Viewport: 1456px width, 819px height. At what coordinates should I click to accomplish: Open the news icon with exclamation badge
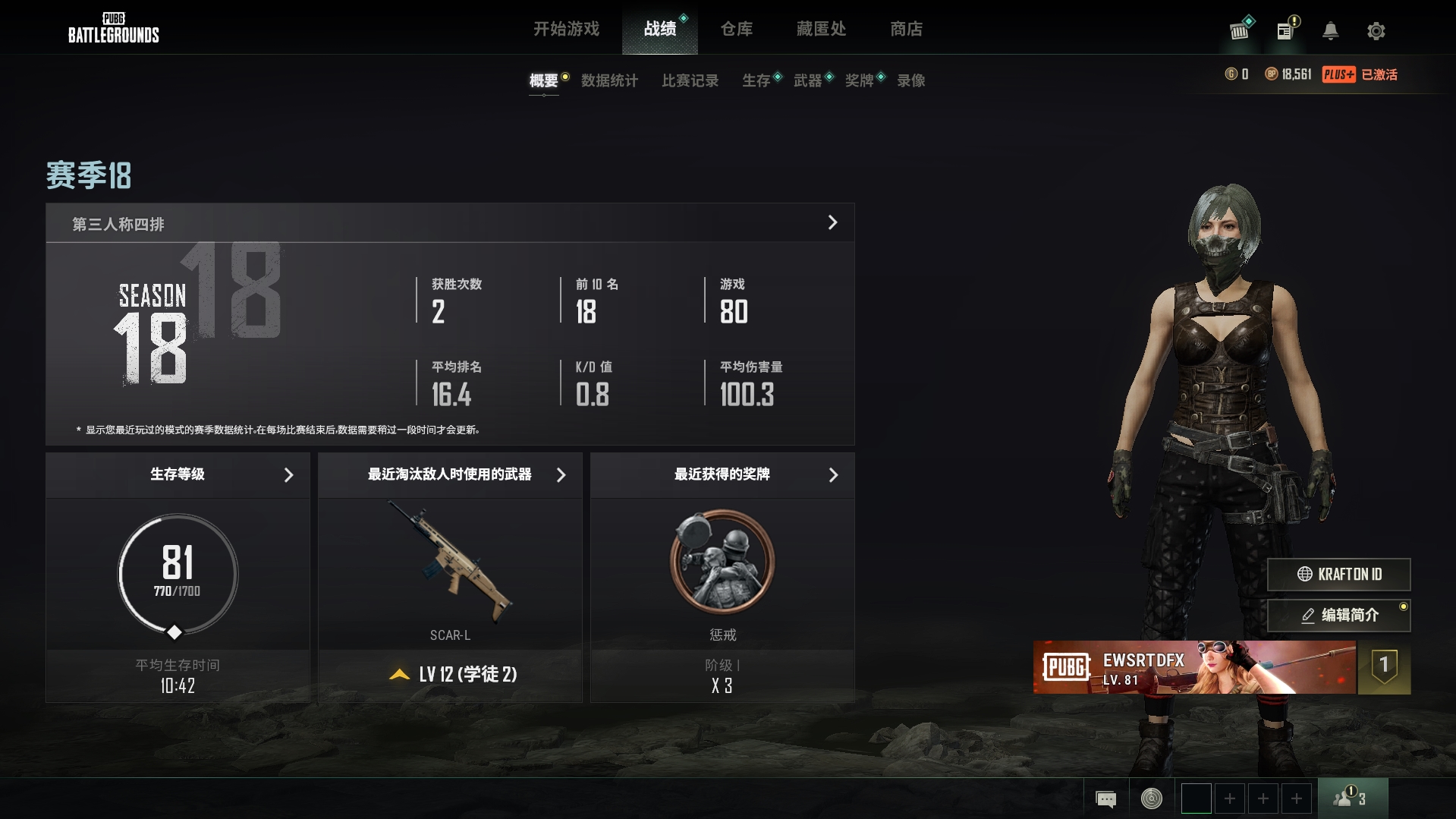(x=1284, y=30)
